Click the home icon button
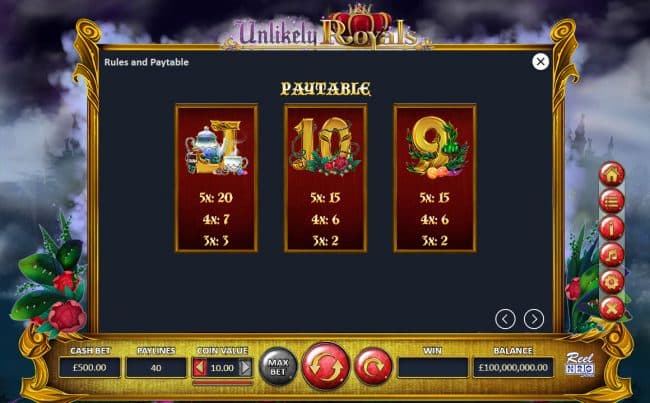 point(611,173)
